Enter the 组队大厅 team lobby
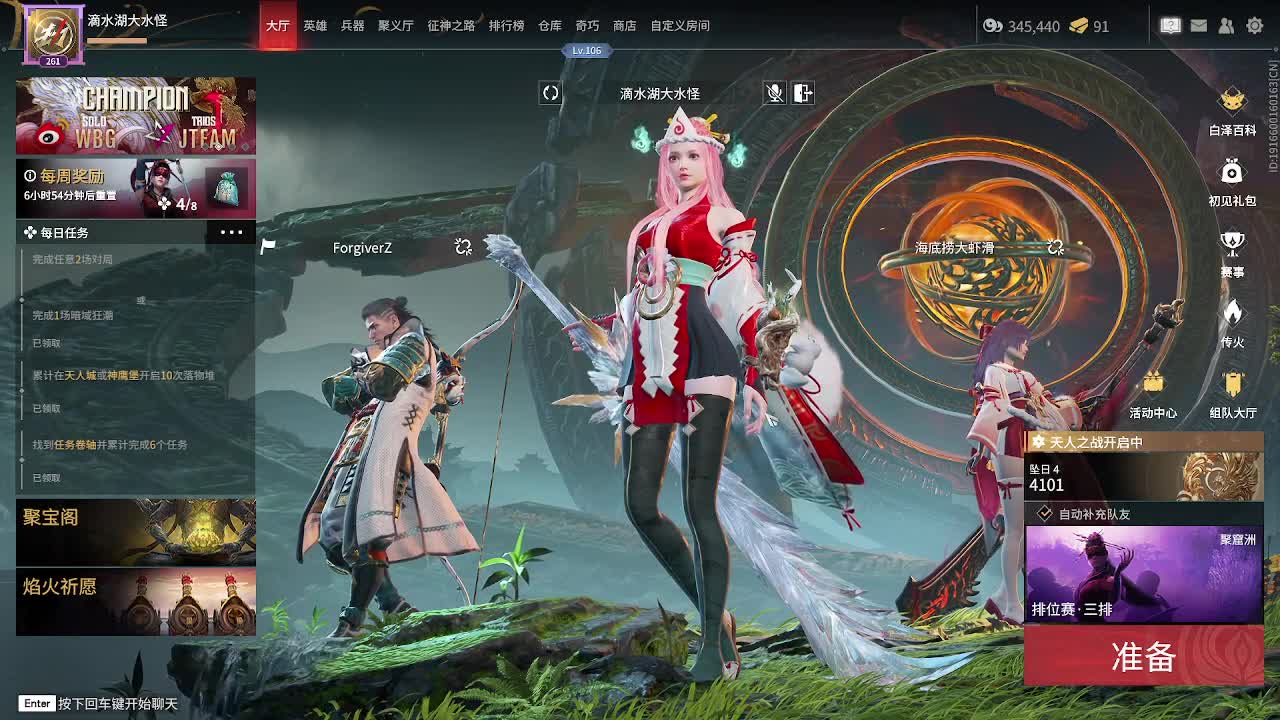 (1232, 390)
